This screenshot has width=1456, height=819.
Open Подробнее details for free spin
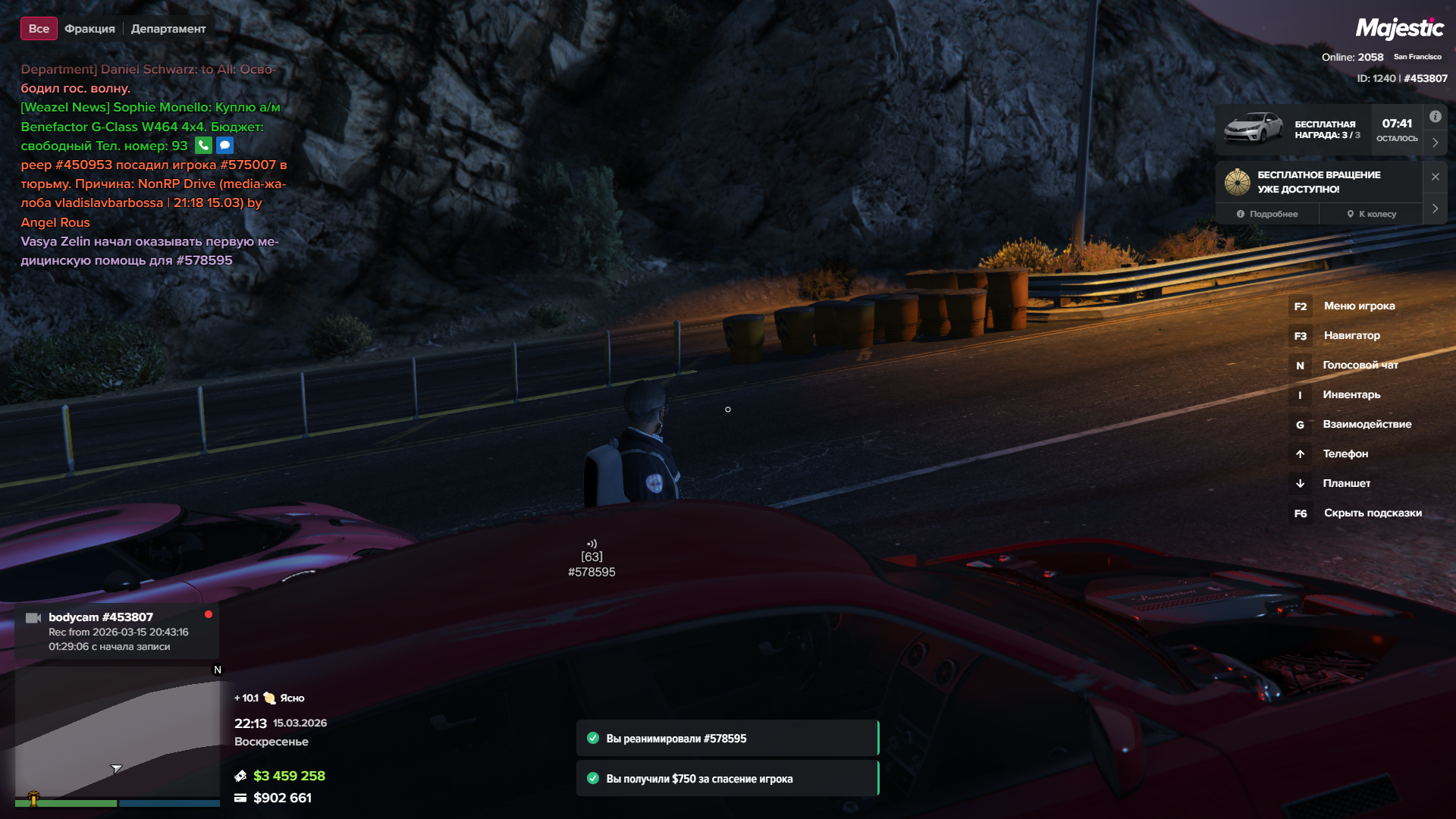(x=1267, y=214)
